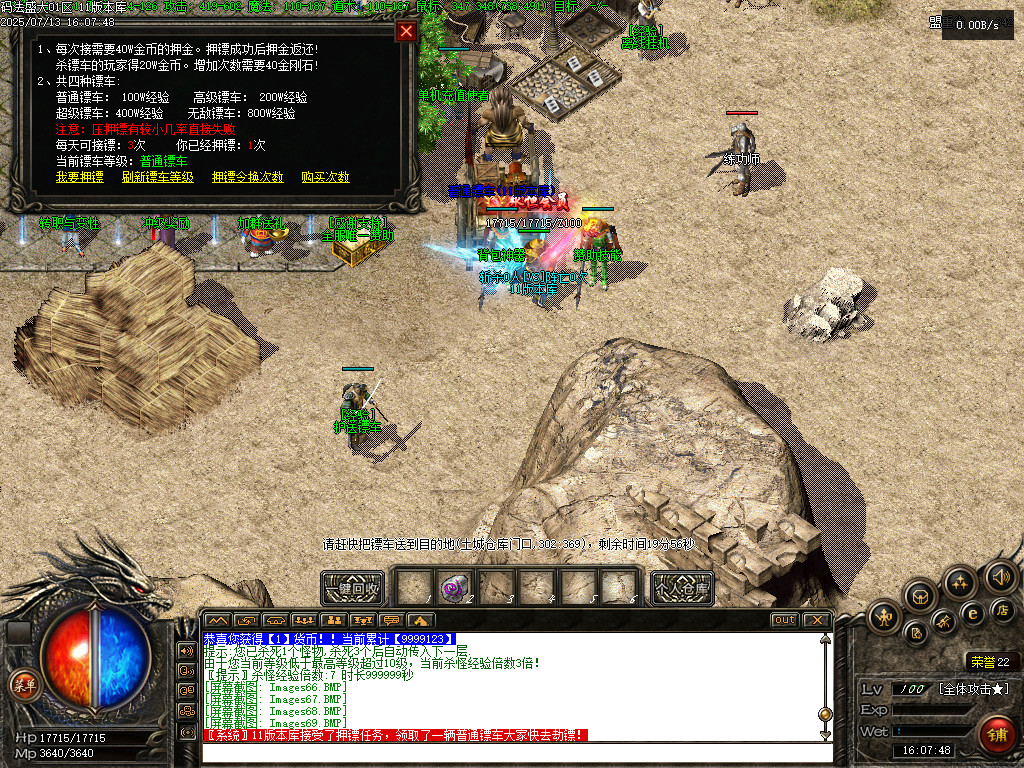Open the red 铺 stall button
Image resolution: width=1024 pixels, height=768 pixels.
(996, 733)
